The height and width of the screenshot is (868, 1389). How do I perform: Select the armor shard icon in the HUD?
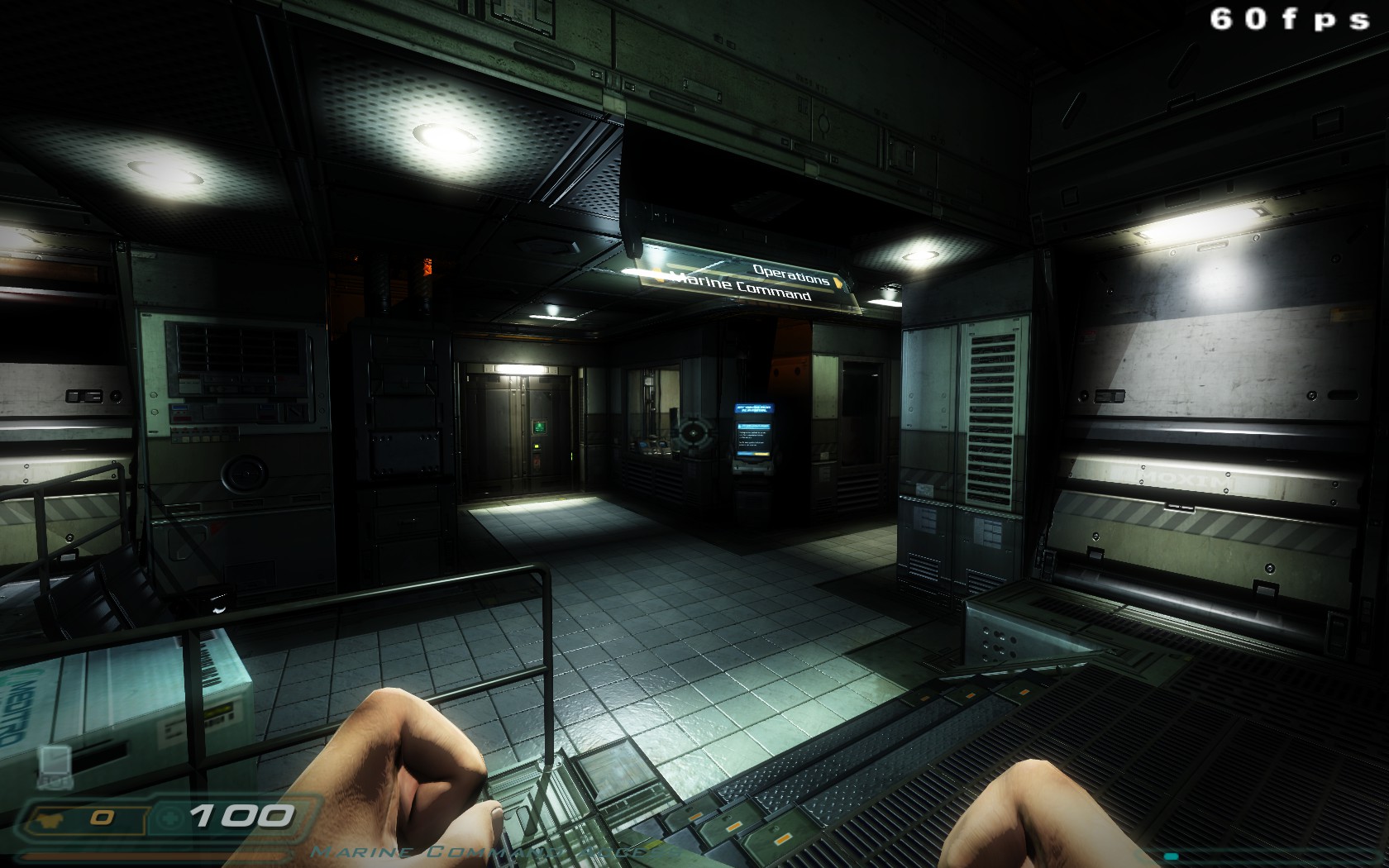click(x=51, y=818)
